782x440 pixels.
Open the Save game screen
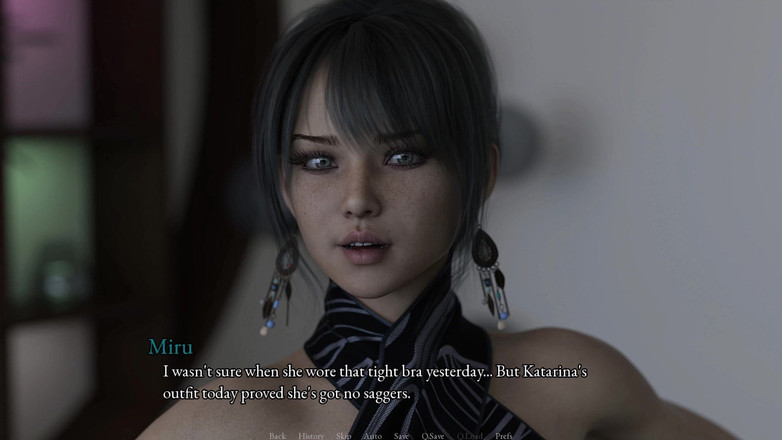pos(401,435)
